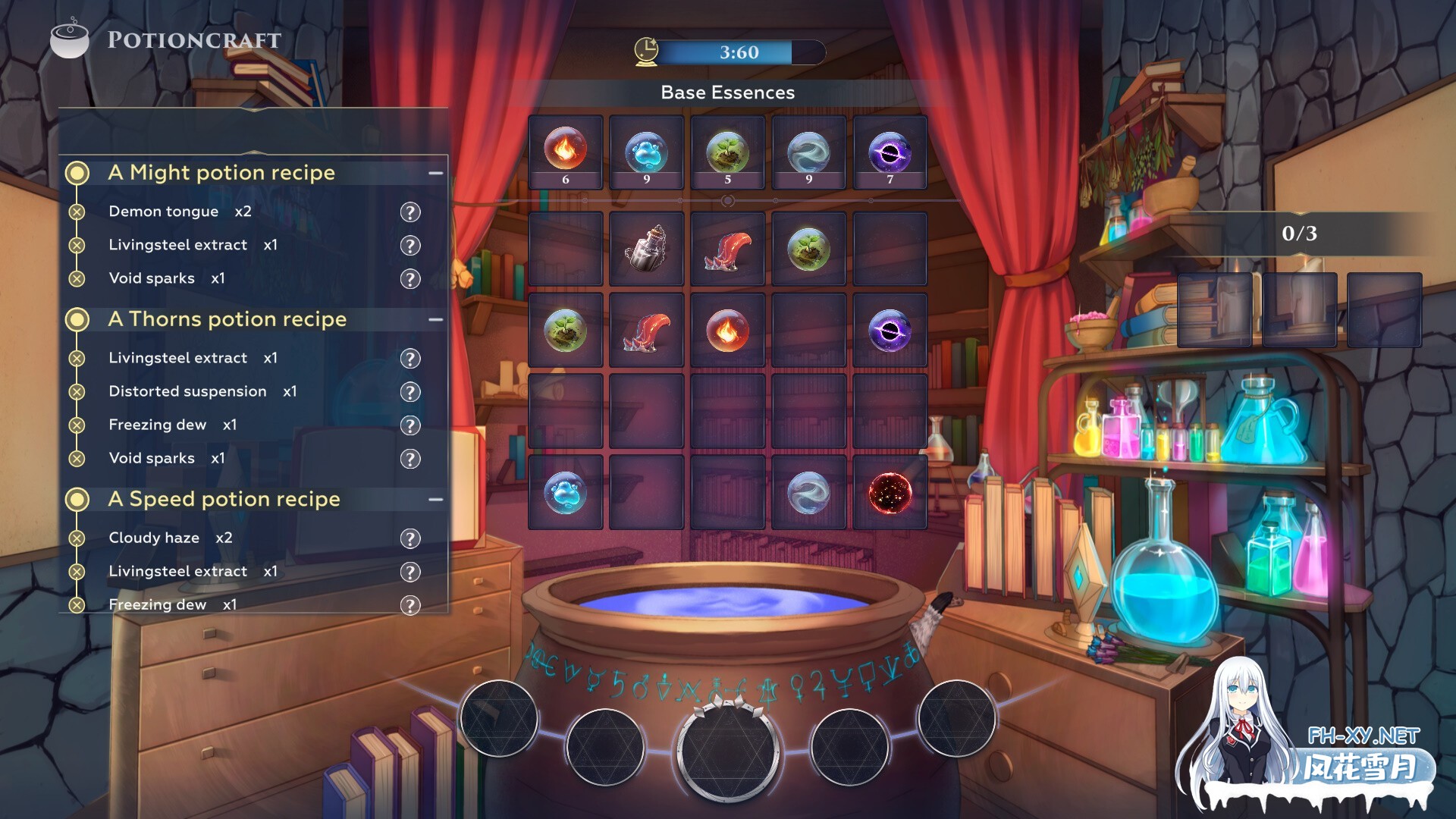Select the air base essence in the top row
The height and width of the screenshot is (819, 1456).
click(x=808, y=151)
